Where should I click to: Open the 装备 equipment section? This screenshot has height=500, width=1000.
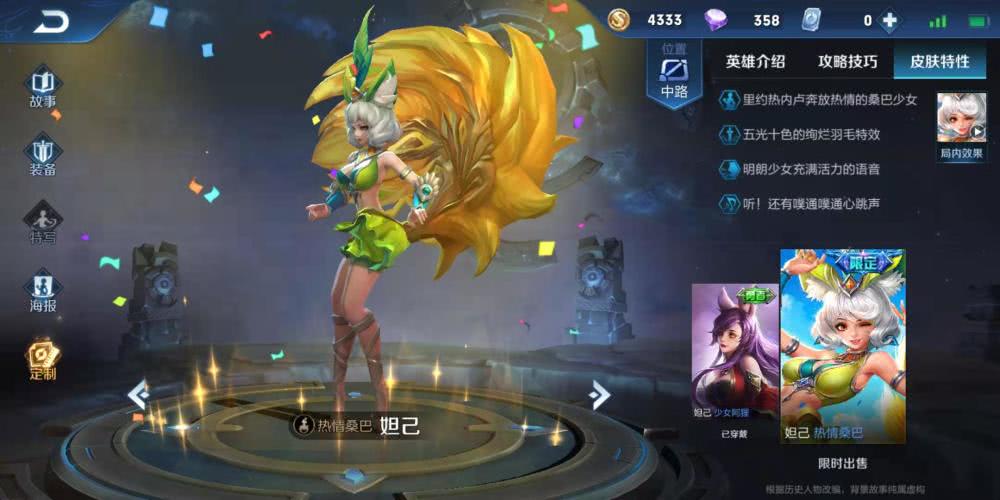click(x=42, y=155)
